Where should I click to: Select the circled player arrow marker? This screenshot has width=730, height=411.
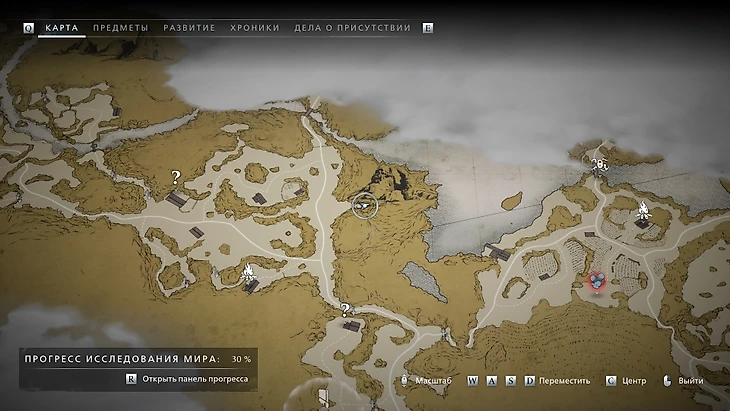point(365,205)
